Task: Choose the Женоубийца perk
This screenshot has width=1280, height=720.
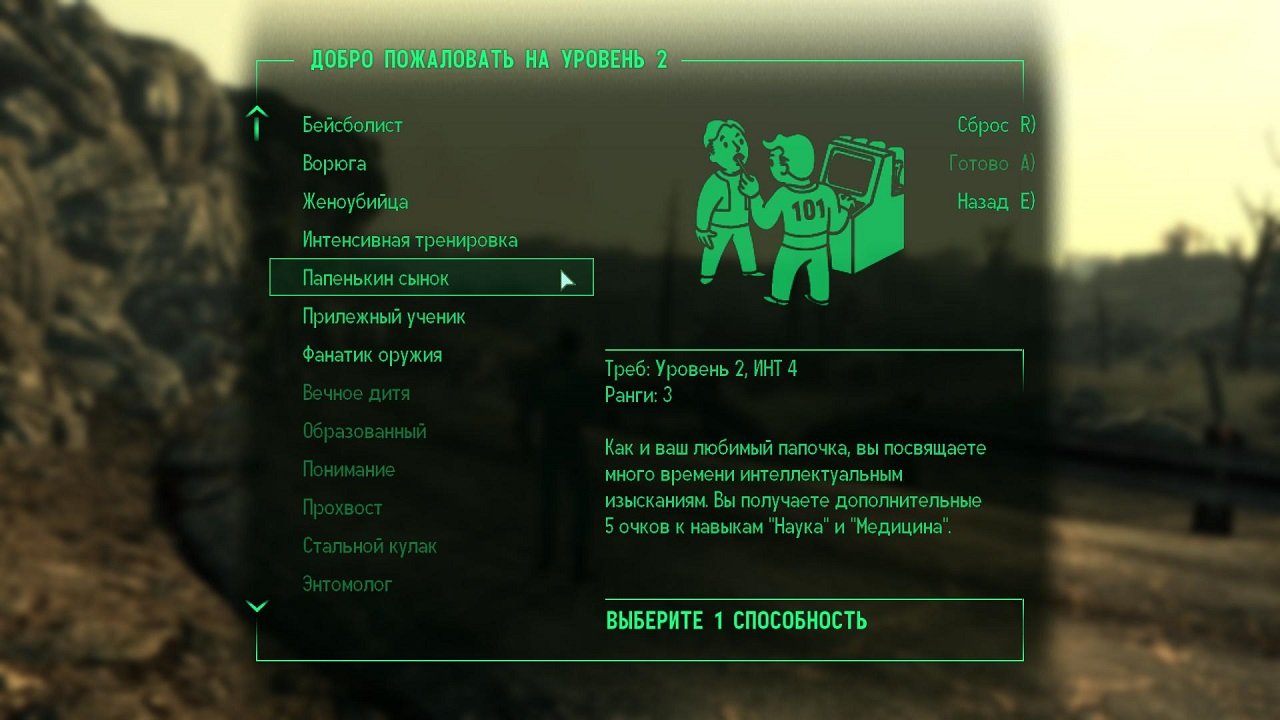Action: (354, 201)
